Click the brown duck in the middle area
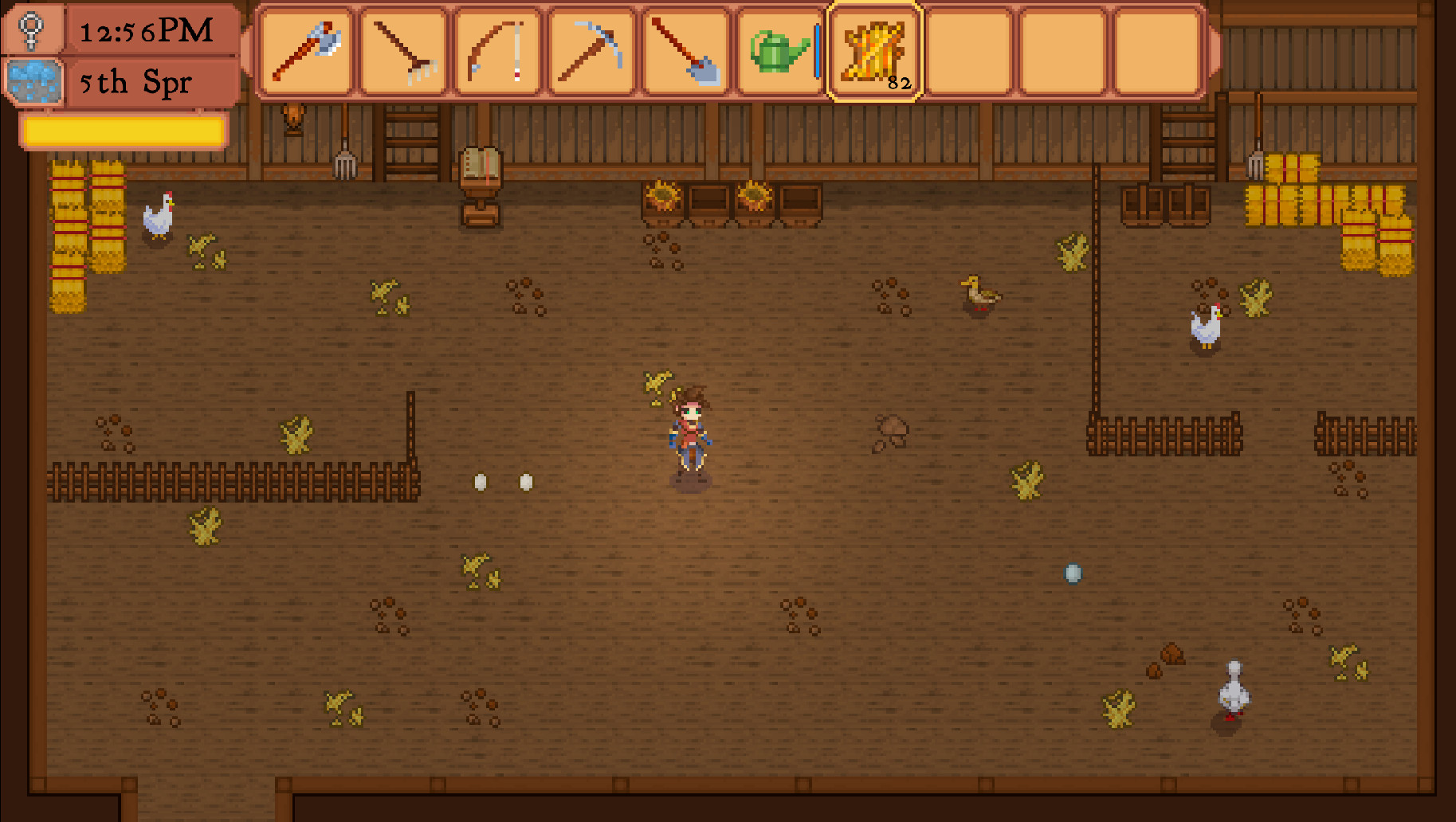 pyautogui.click(x=977, y=295)
